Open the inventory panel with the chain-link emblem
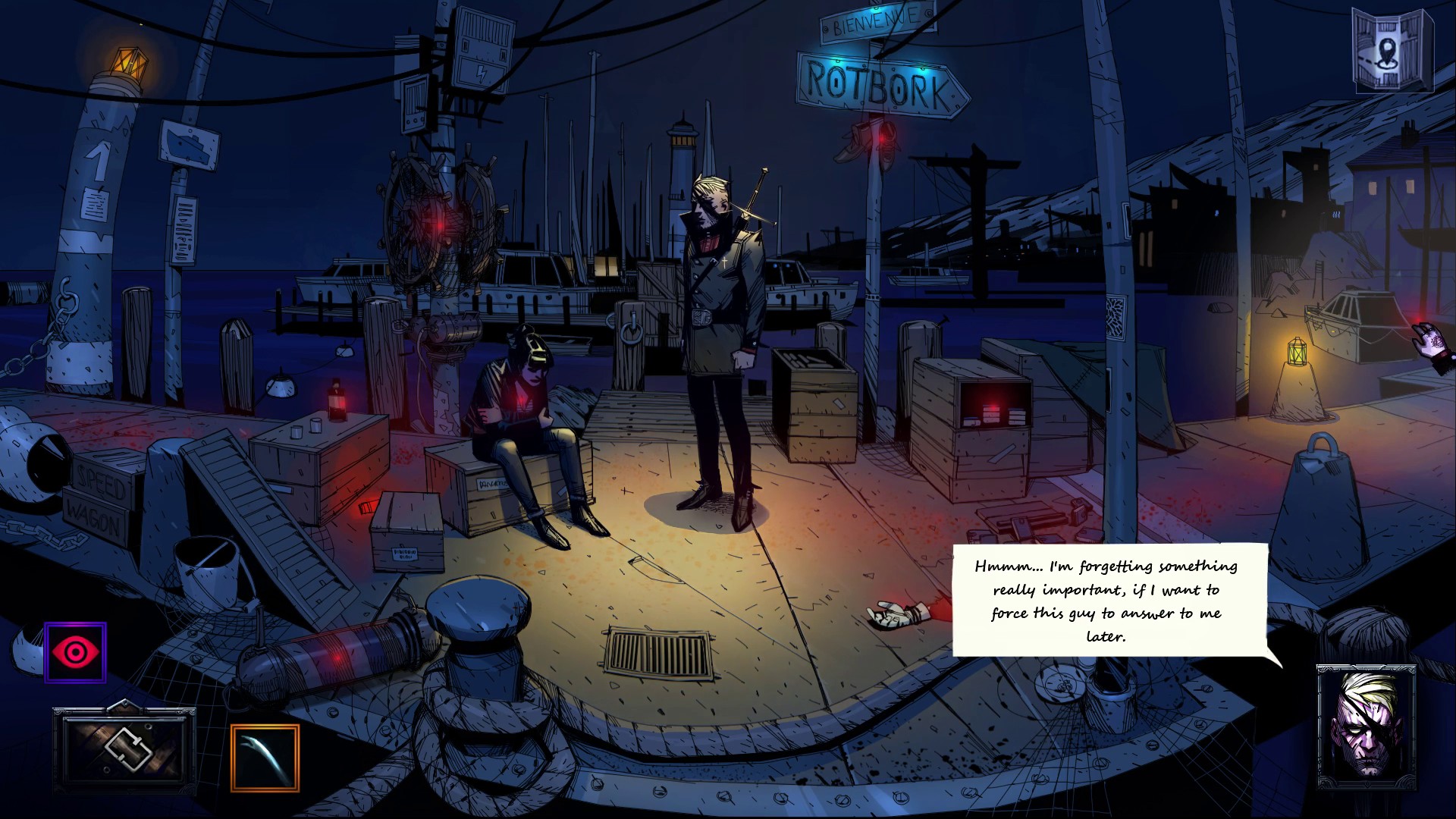Image resolution: width=1456 pixels, height=819 pixels. pyautogui.click(x=125, y=749)
